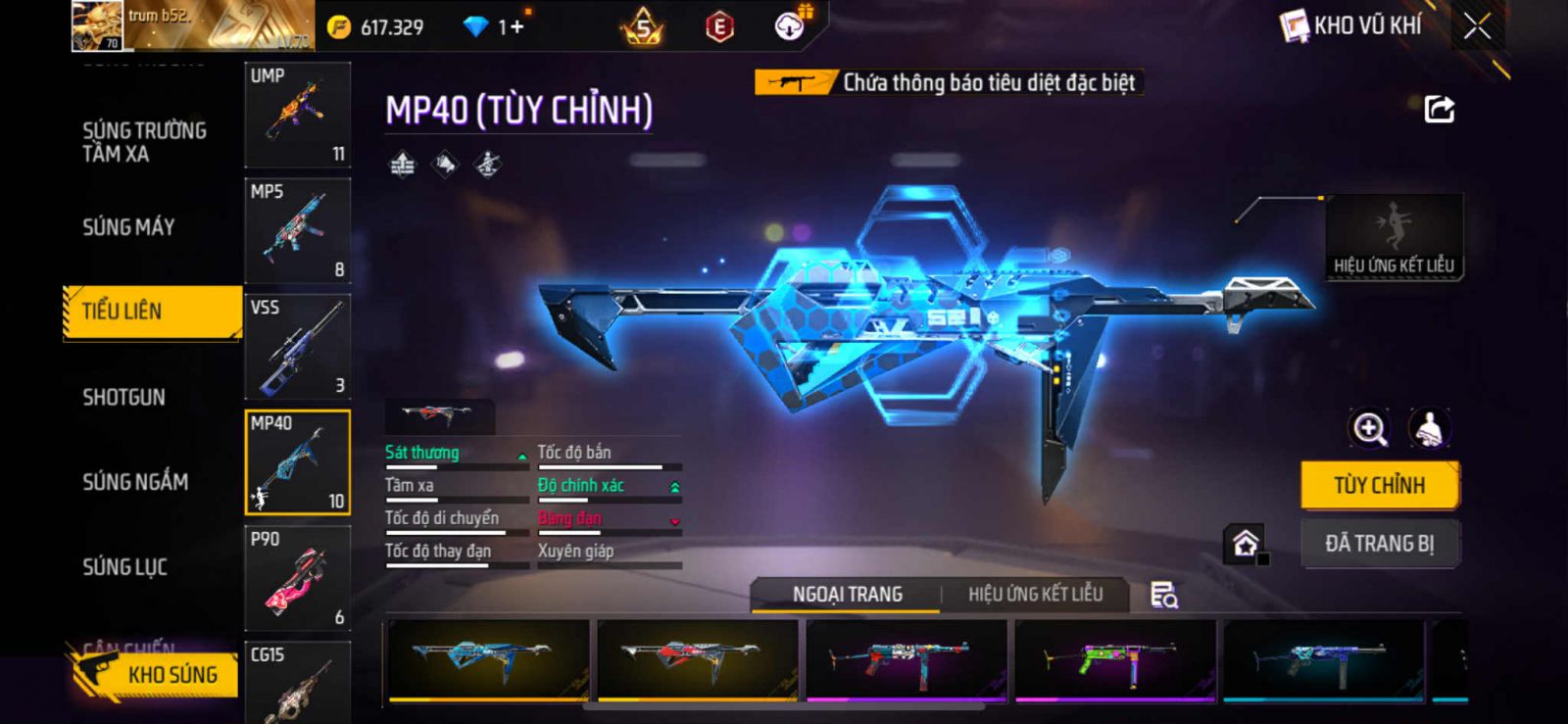Choose the VSS weapon tile
Image resolution: width=1568 pixels, height=724 pixels.
pos(297,346)
